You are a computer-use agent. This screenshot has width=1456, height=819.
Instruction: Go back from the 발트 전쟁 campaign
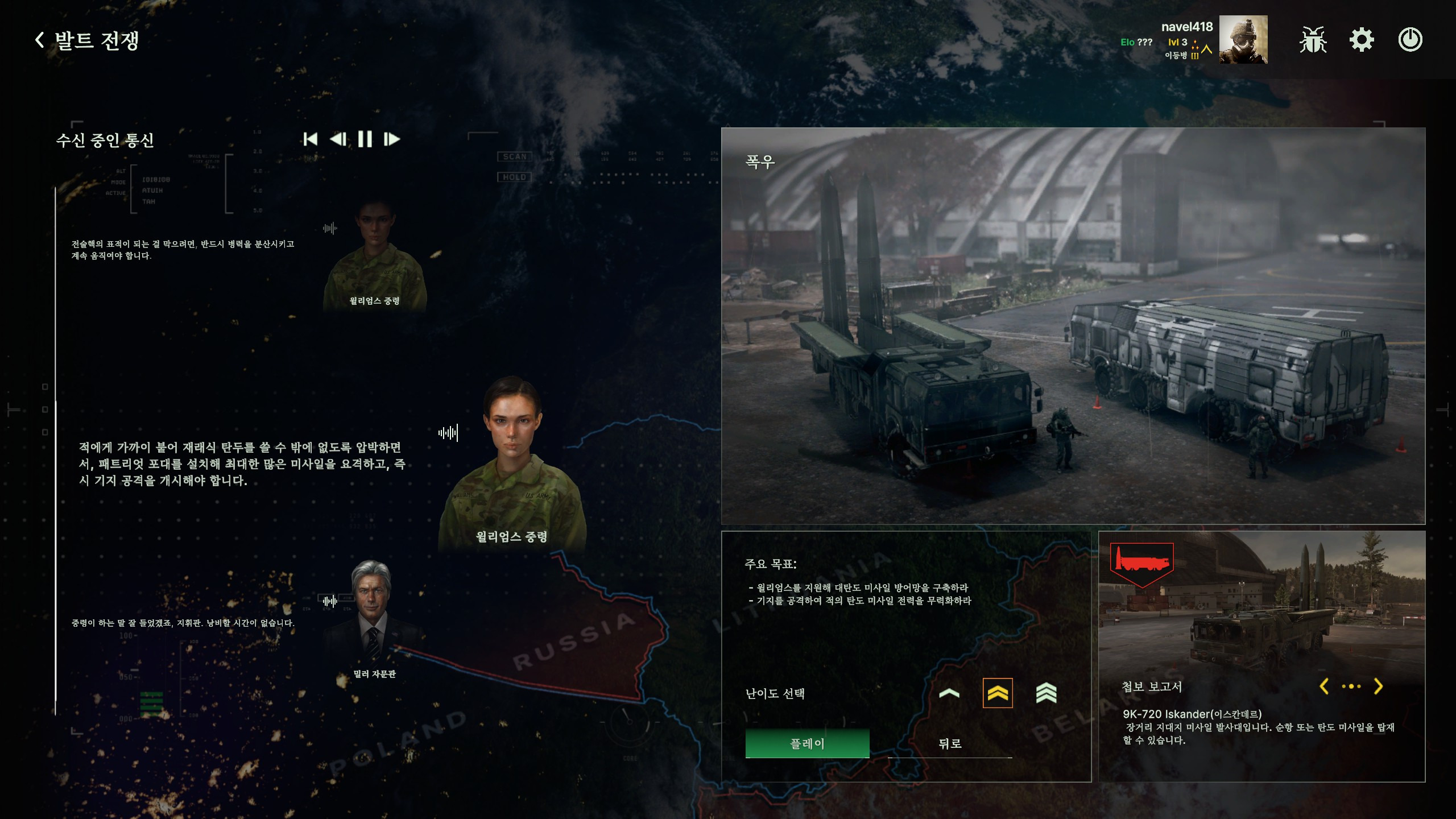(x=40, y=40)
